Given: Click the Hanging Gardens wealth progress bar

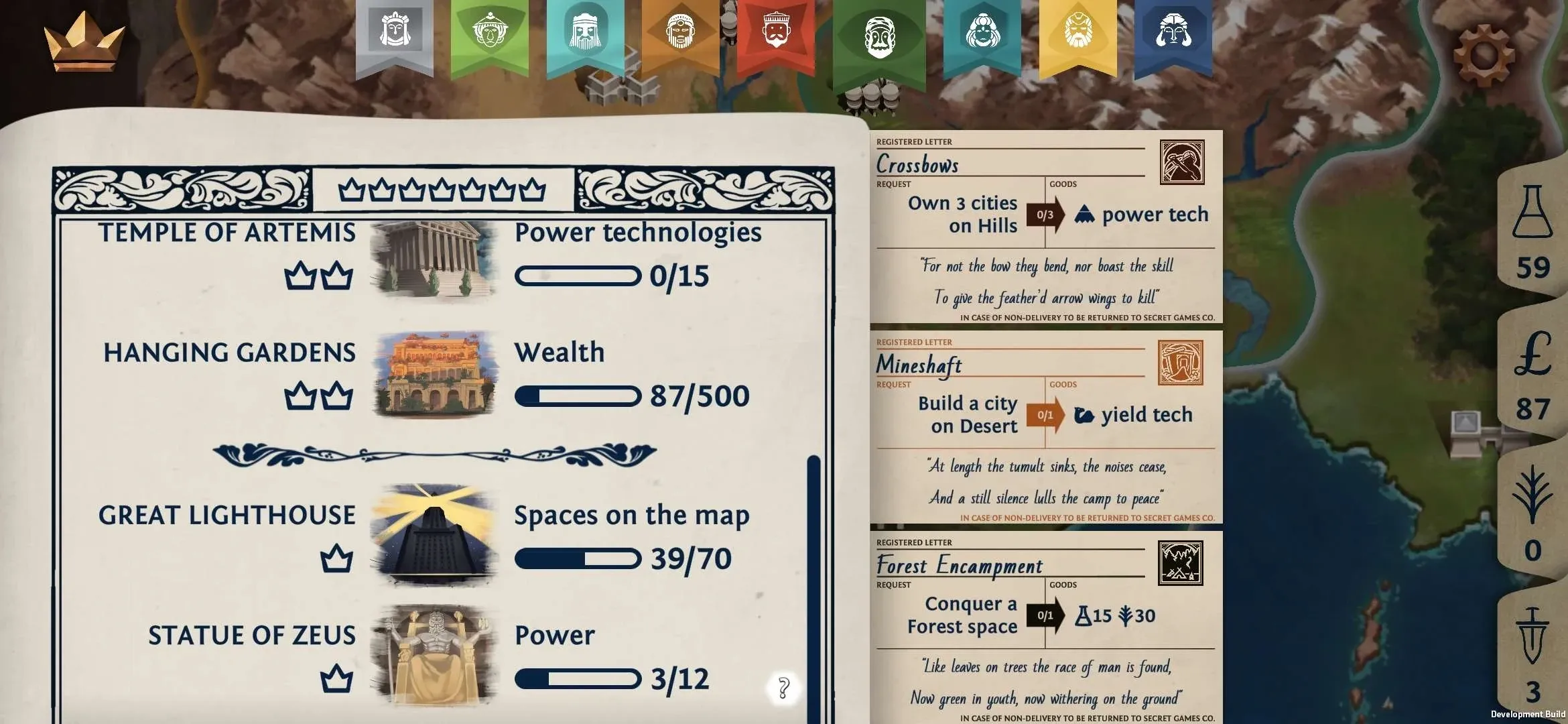Looking at the screenshot, I should pos(578,396).
